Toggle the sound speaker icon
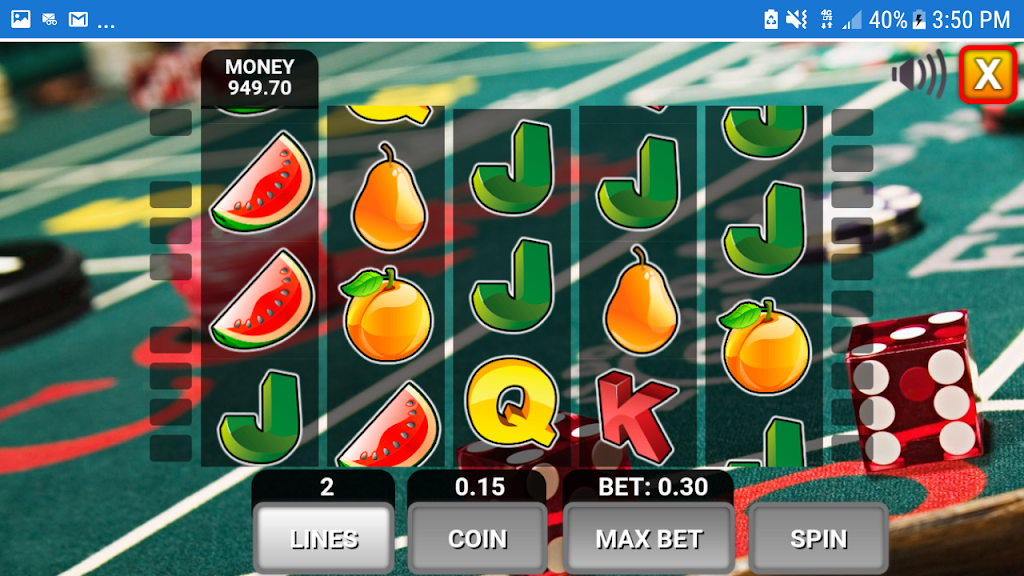 click(919, 73)
